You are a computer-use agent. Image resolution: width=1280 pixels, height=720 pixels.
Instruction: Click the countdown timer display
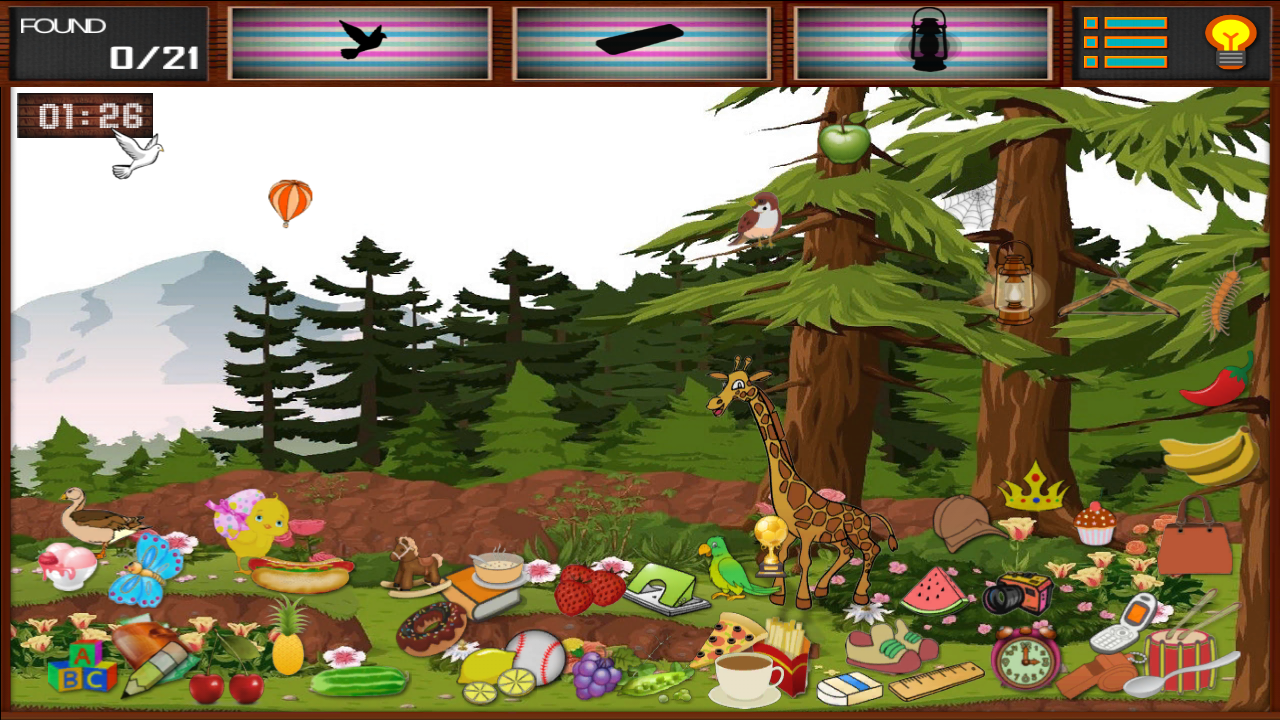coord(84,115)
